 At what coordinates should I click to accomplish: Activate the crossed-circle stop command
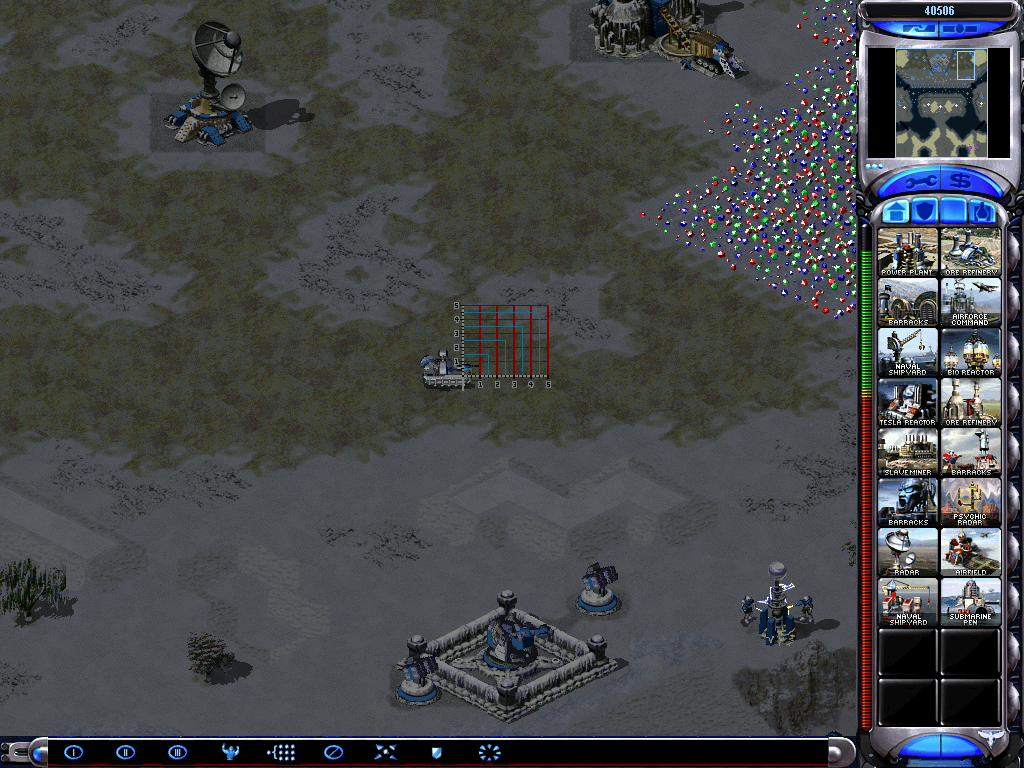click(x=333, y=752)
